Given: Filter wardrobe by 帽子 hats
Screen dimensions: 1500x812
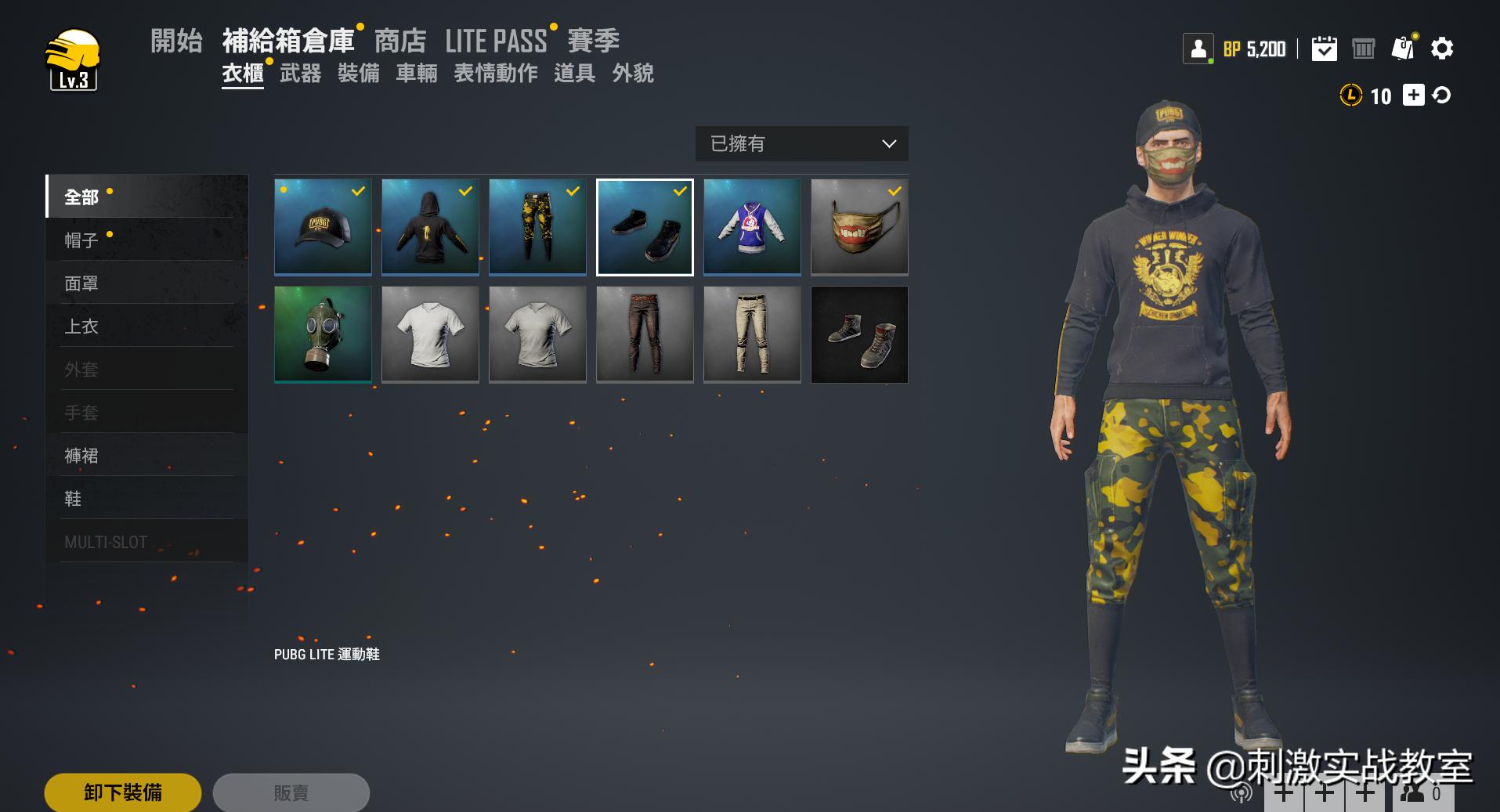Looking at the screenshot, I should pyautogui.click(x=81, y=240).
